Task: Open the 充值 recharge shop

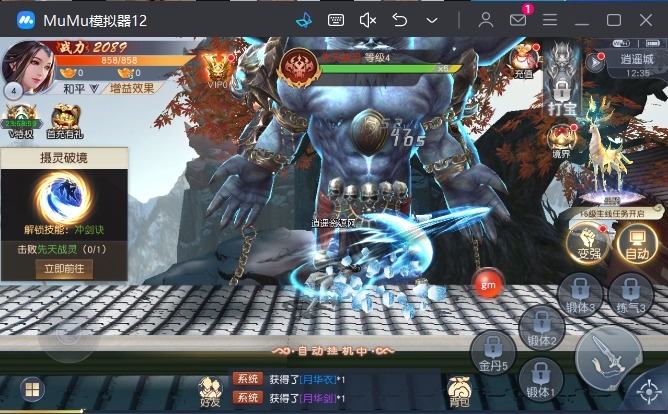Action: coord(525,62)
